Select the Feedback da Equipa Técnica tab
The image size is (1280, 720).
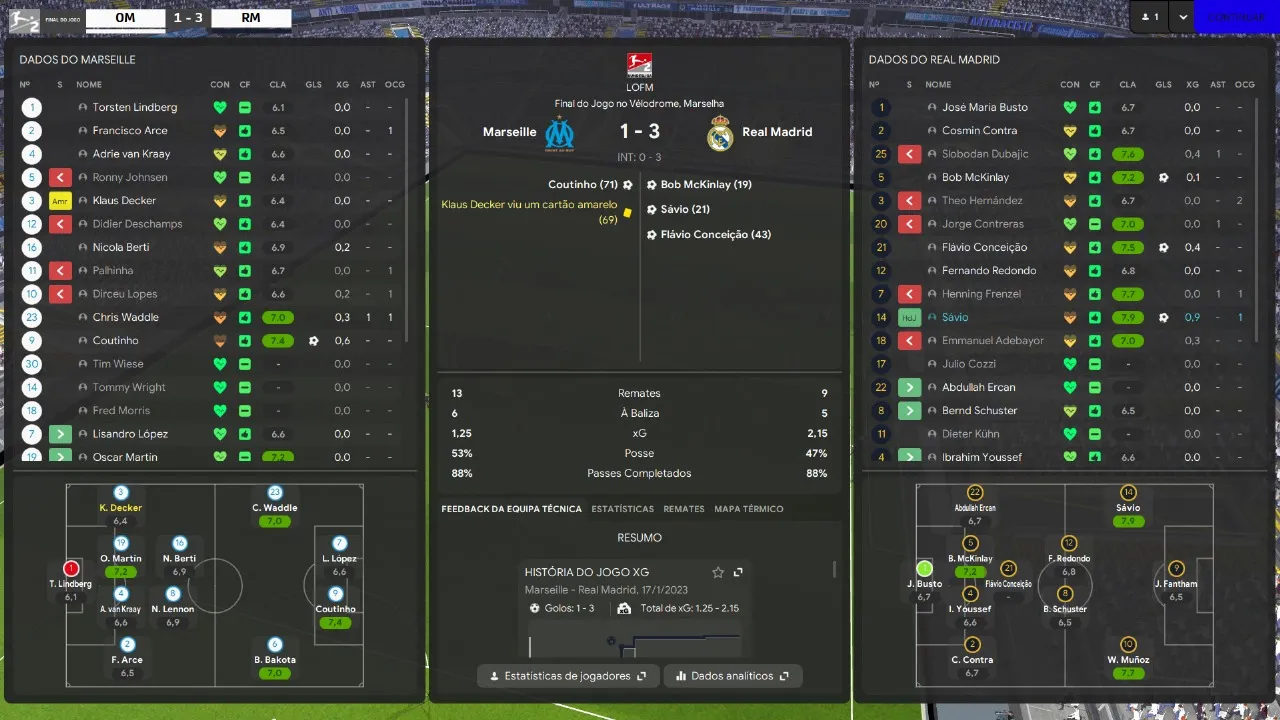pos(511,509)
